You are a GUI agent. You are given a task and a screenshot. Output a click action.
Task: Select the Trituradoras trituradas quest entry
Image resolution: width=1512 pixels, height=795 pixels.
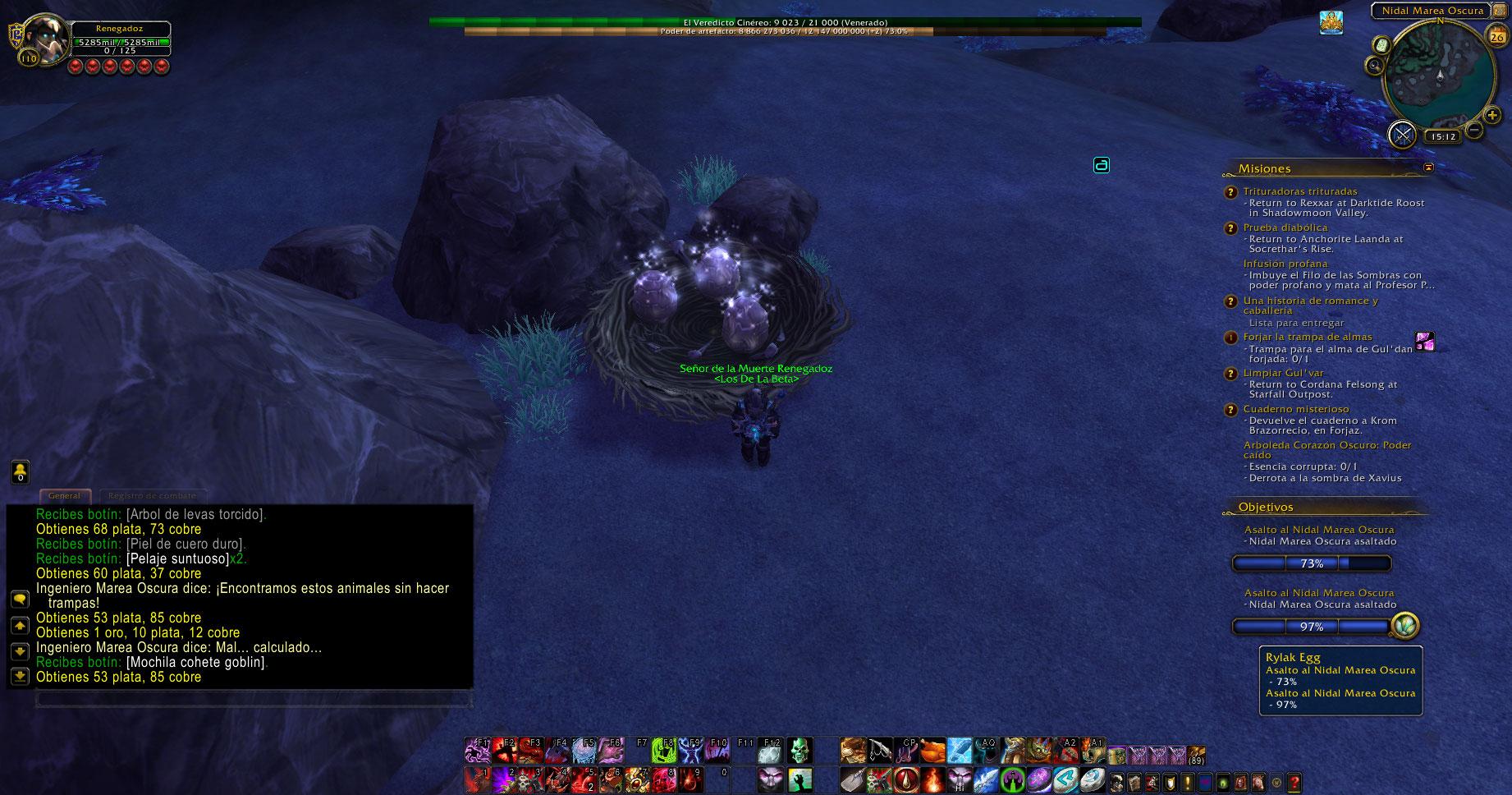pyautogui.click(x=1299, y=191)
